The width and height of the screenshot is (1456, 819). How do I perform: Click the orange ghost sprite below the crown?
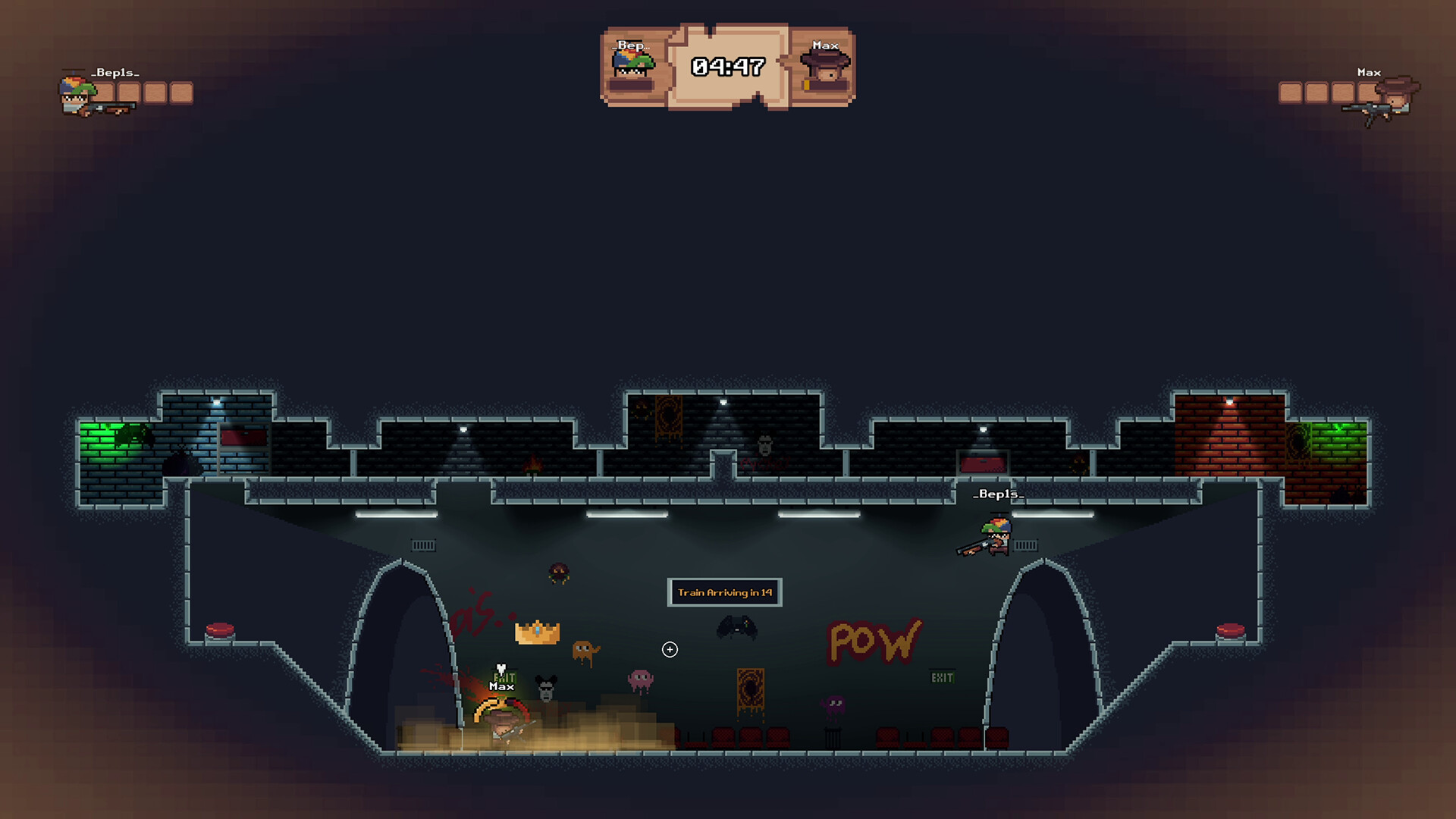pyautogui.click(x=585, y=651)
